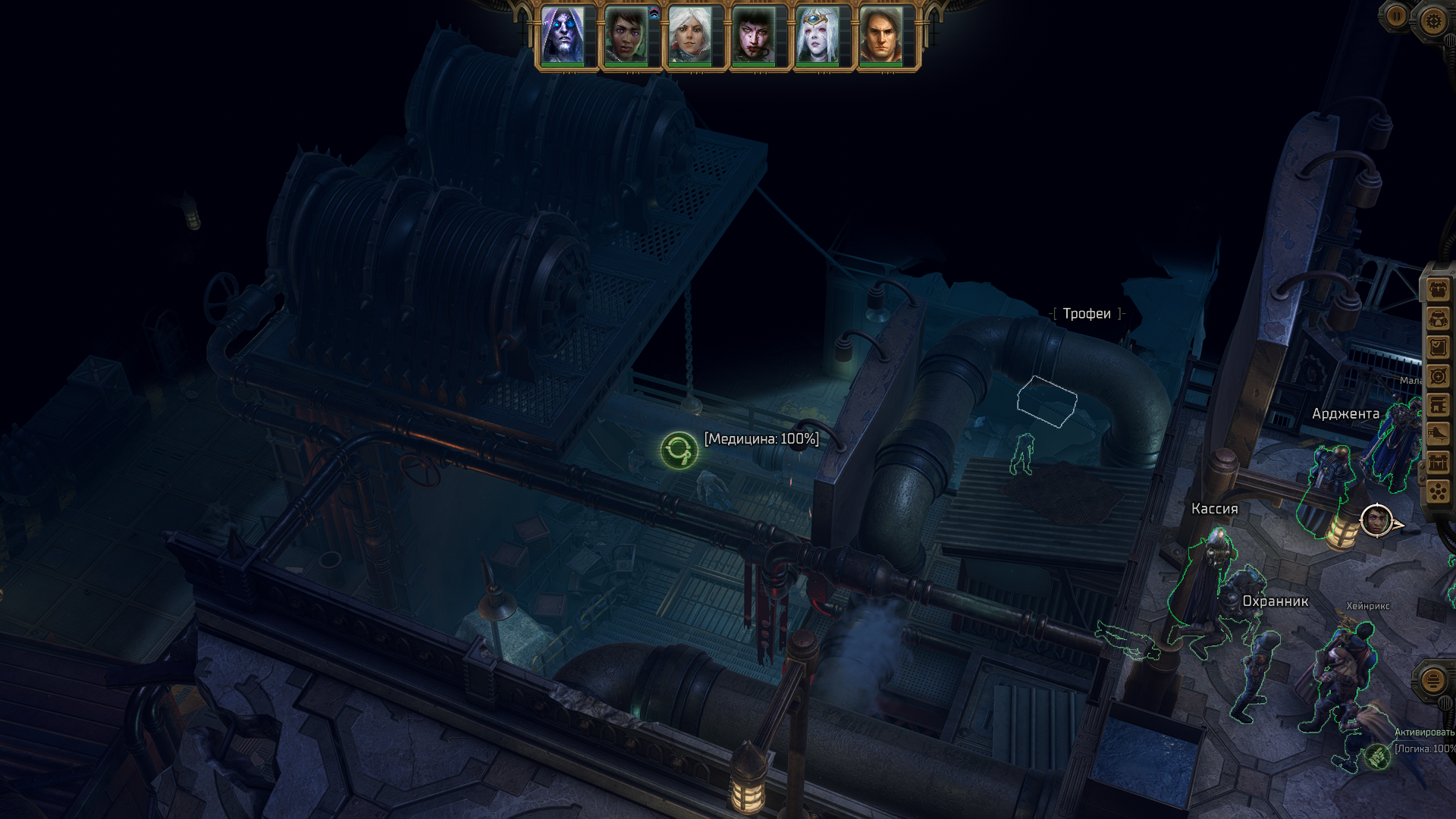Choose the pale woman with forehead jewel portrait
Screen dimensions: 1456x819
(x=817, y=36)
